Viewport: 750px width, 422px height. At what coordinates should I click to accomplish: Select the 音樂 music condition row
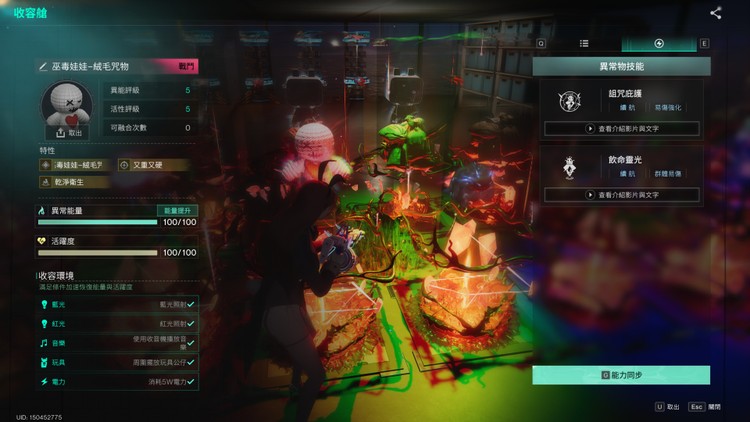click(117, 342)
